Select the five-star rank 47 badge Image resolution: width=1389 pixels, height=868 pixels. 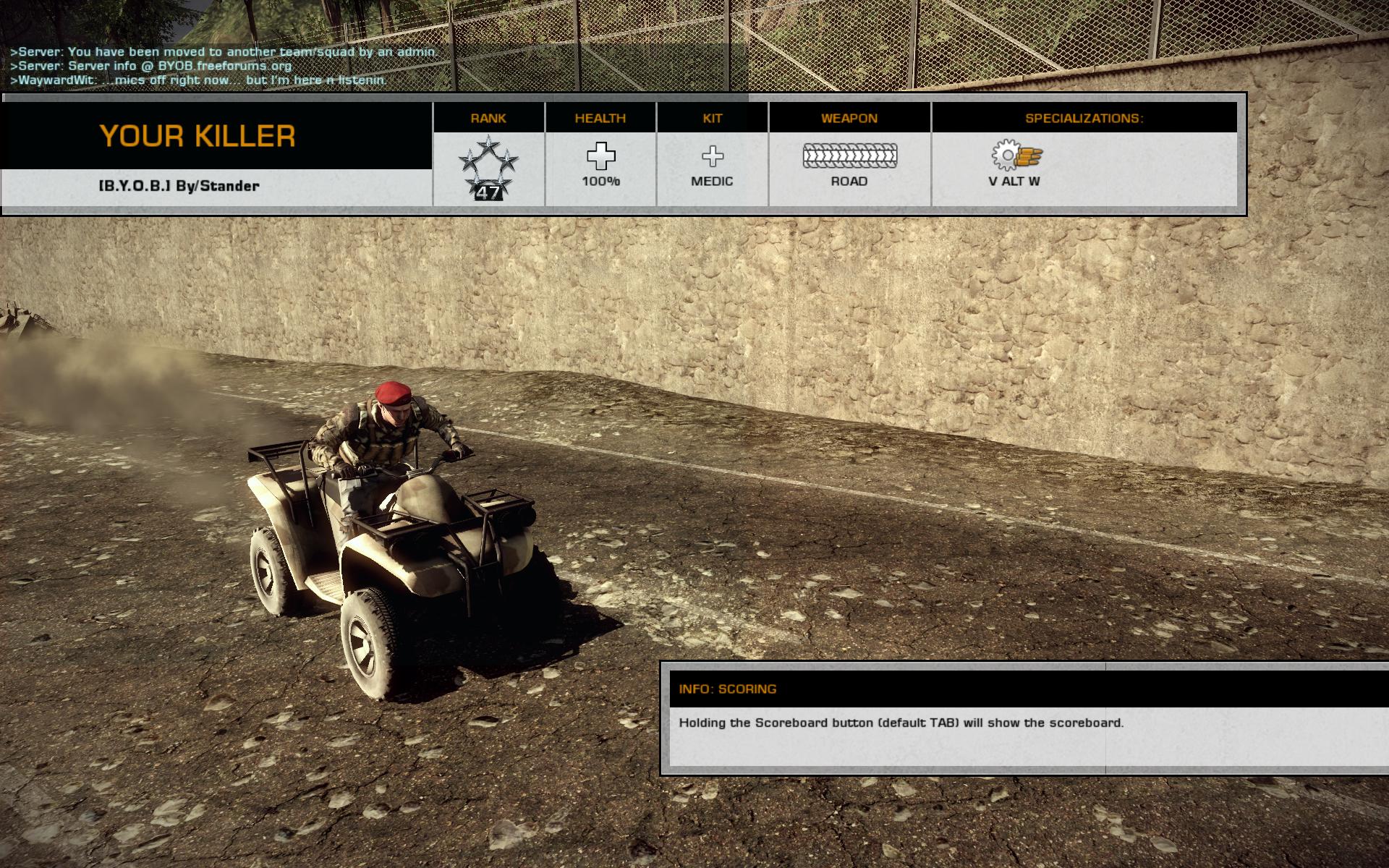click(488, 168)
